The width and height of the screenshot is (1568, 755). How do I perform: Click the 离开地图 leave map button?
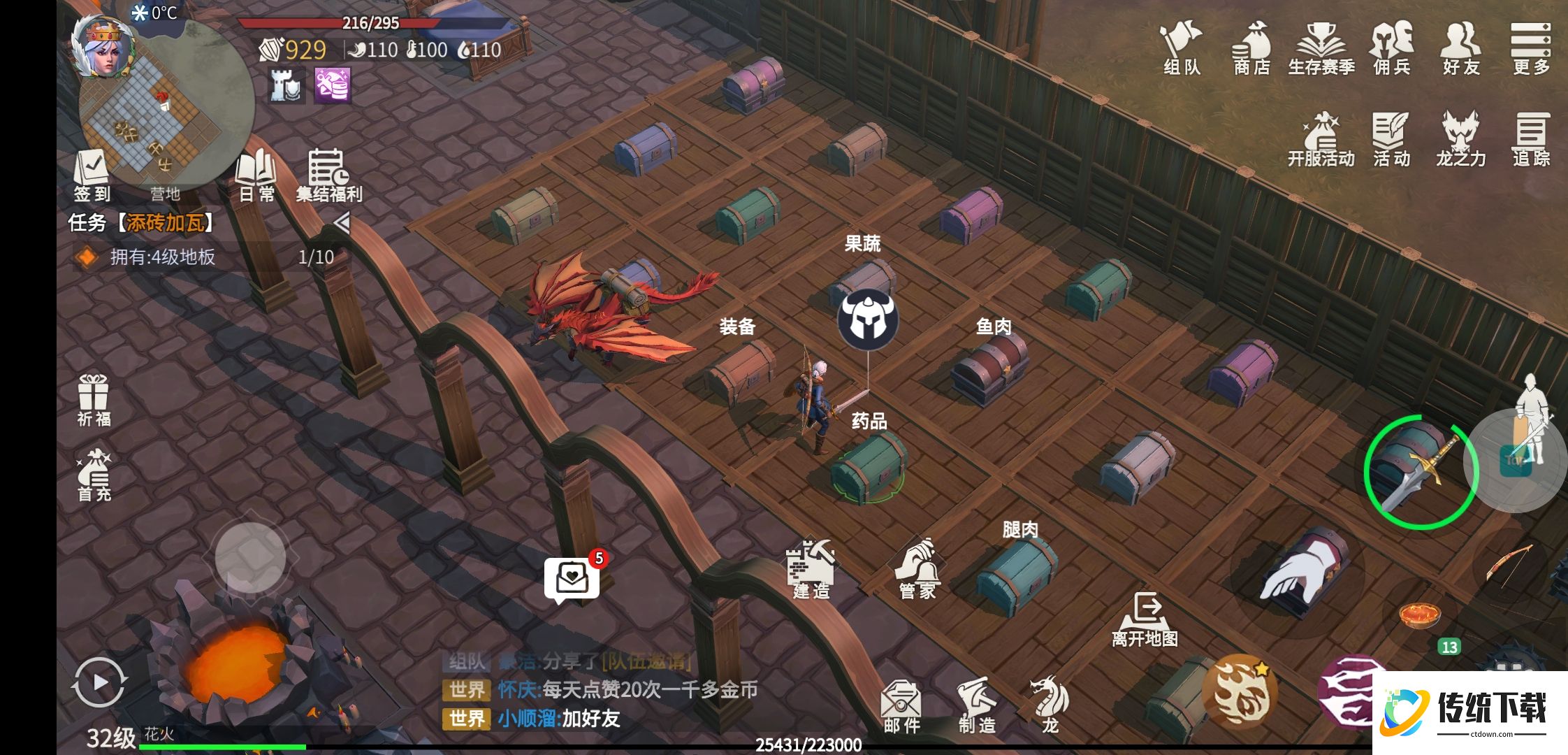click(x=1145, y=619)
